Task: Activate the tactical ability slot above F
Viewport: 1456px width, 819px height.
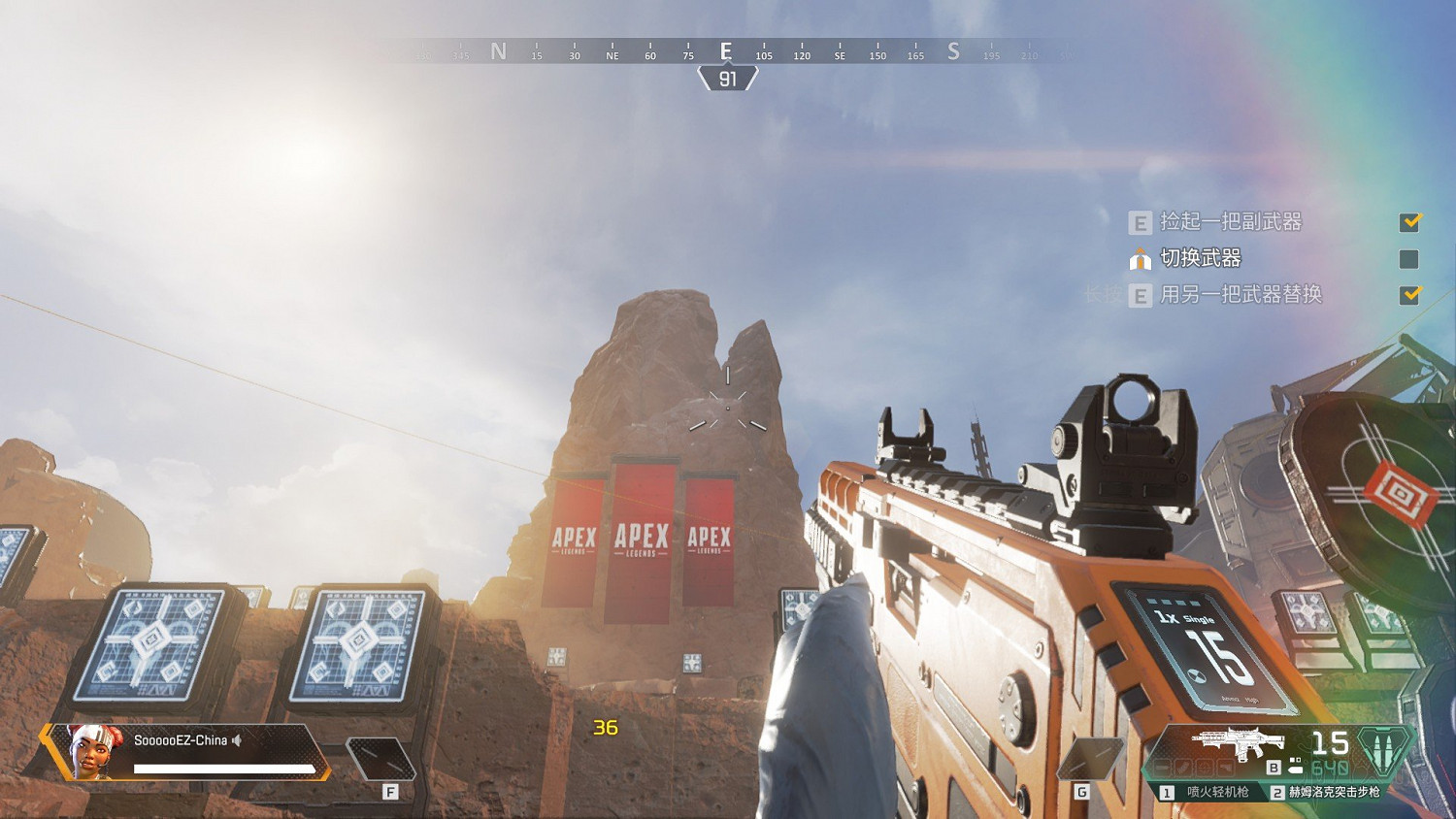Action: (381, 759)
